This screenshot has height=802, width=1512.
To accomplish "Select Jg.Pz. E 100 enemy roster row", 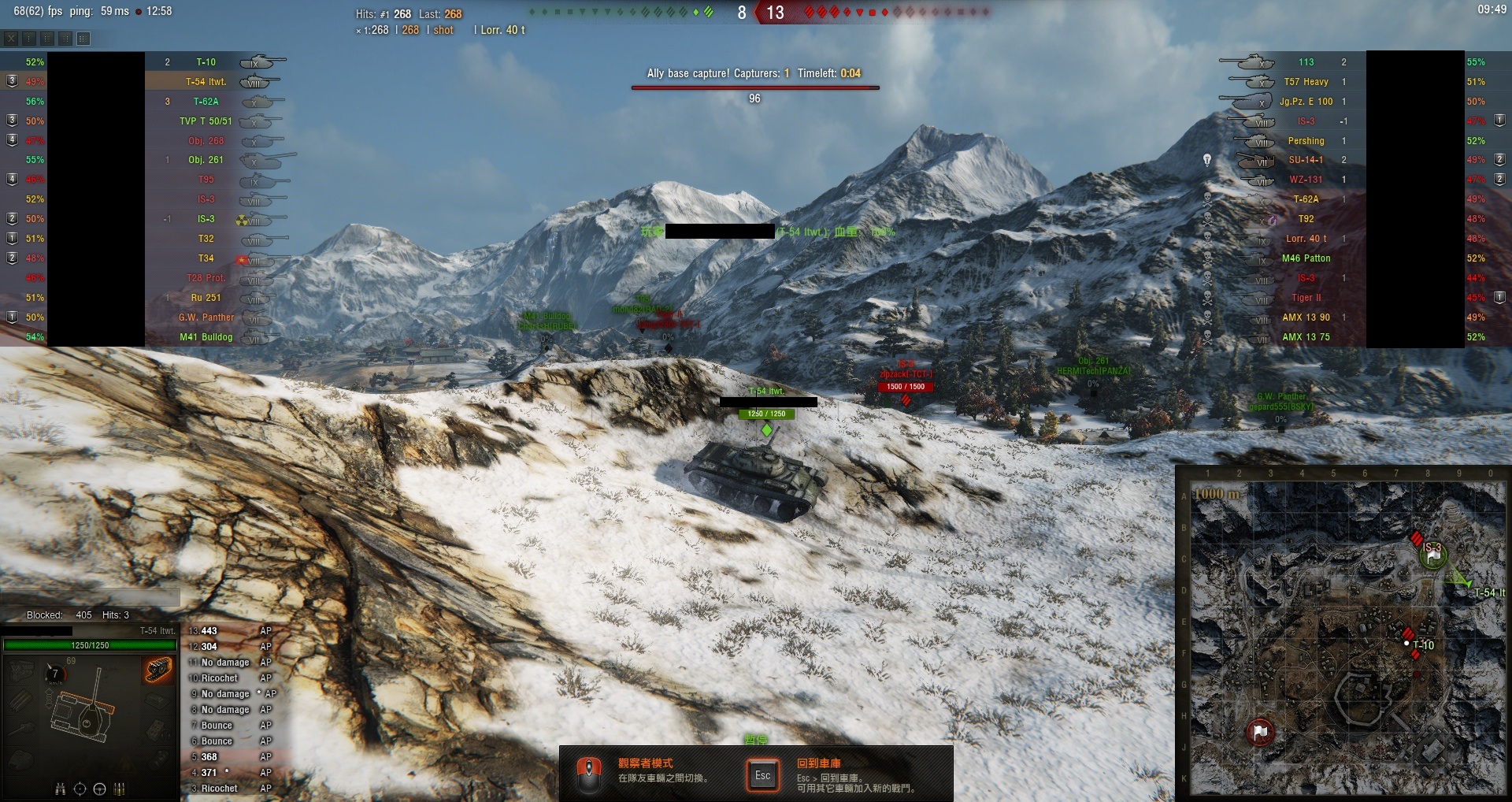I will 1306,102.
